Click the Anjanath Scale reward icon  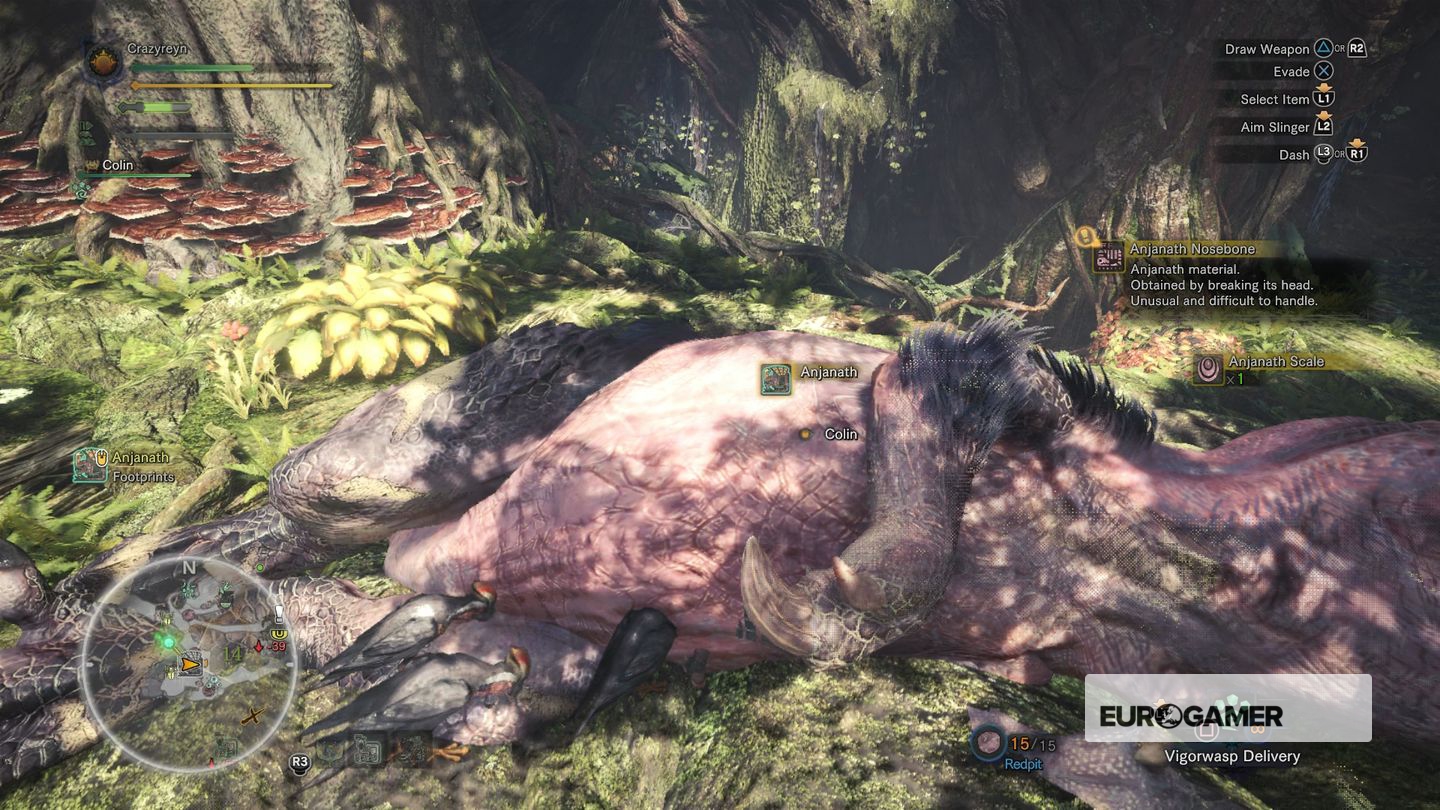tap(1209, 369)
